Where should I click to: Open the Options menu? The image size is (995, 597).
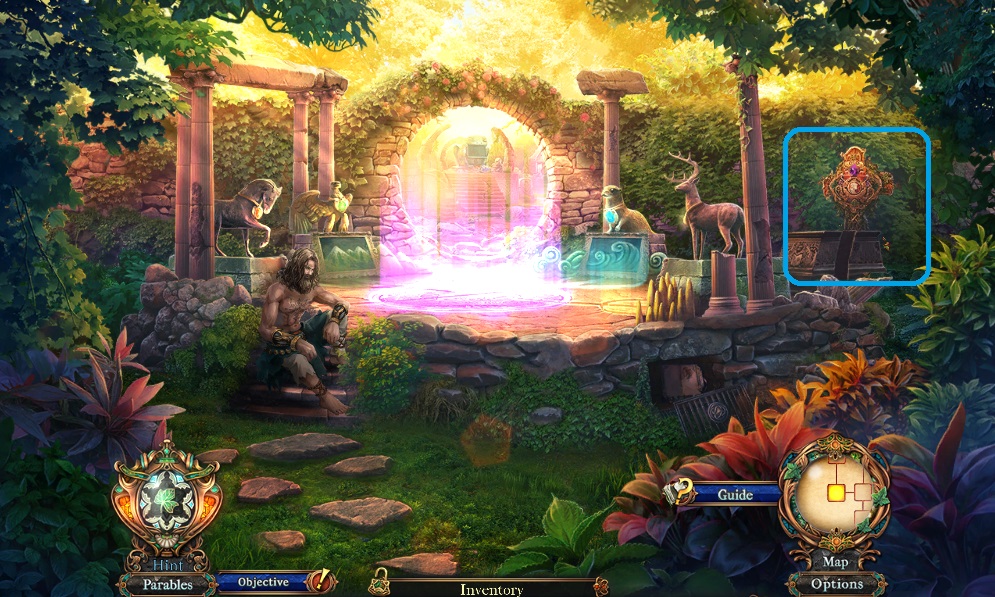click(836, 584)
